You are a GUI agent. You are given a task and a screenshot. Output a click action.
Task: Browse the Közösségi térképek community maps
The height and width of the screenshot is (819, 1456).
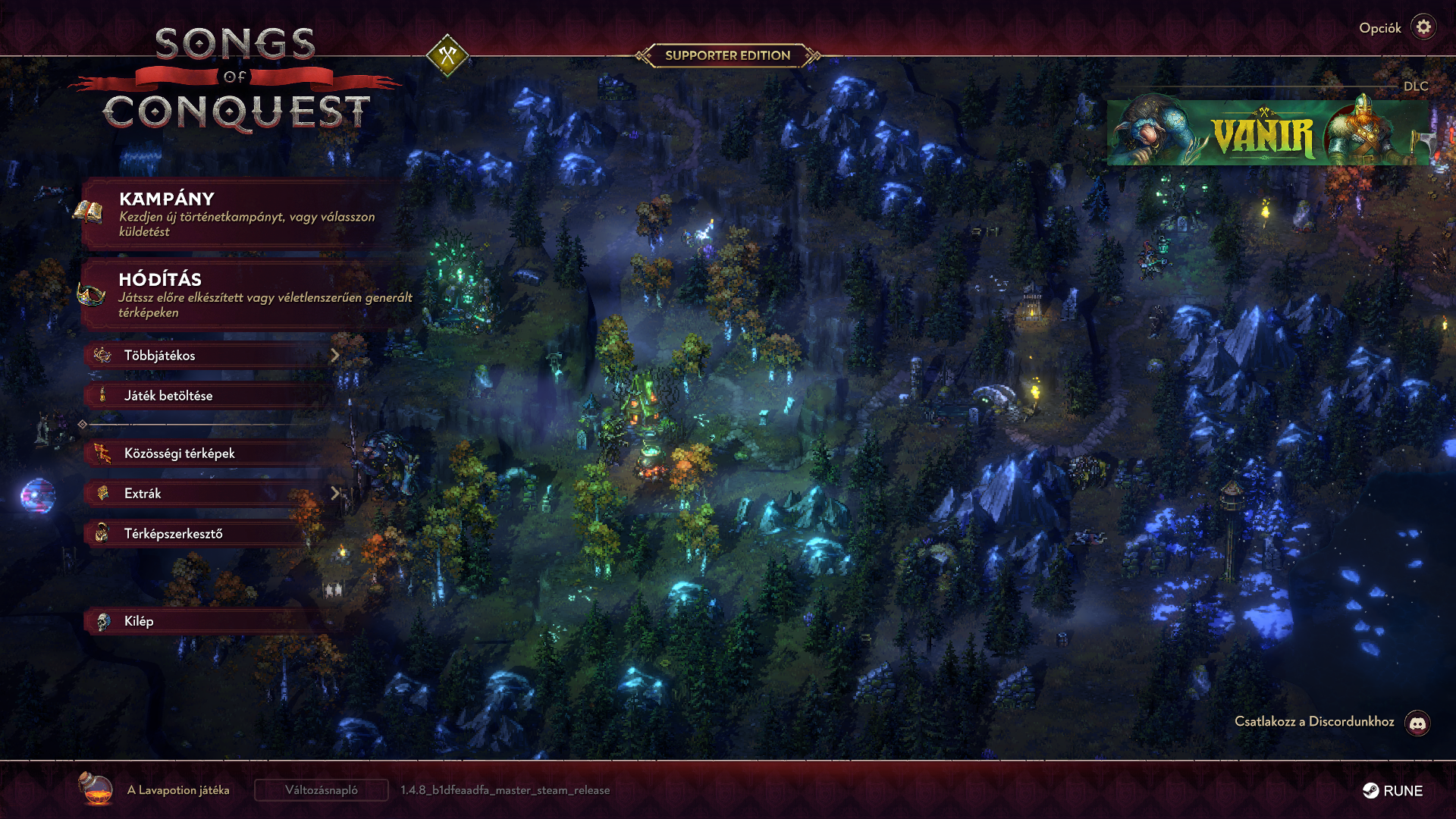point(205,453)
